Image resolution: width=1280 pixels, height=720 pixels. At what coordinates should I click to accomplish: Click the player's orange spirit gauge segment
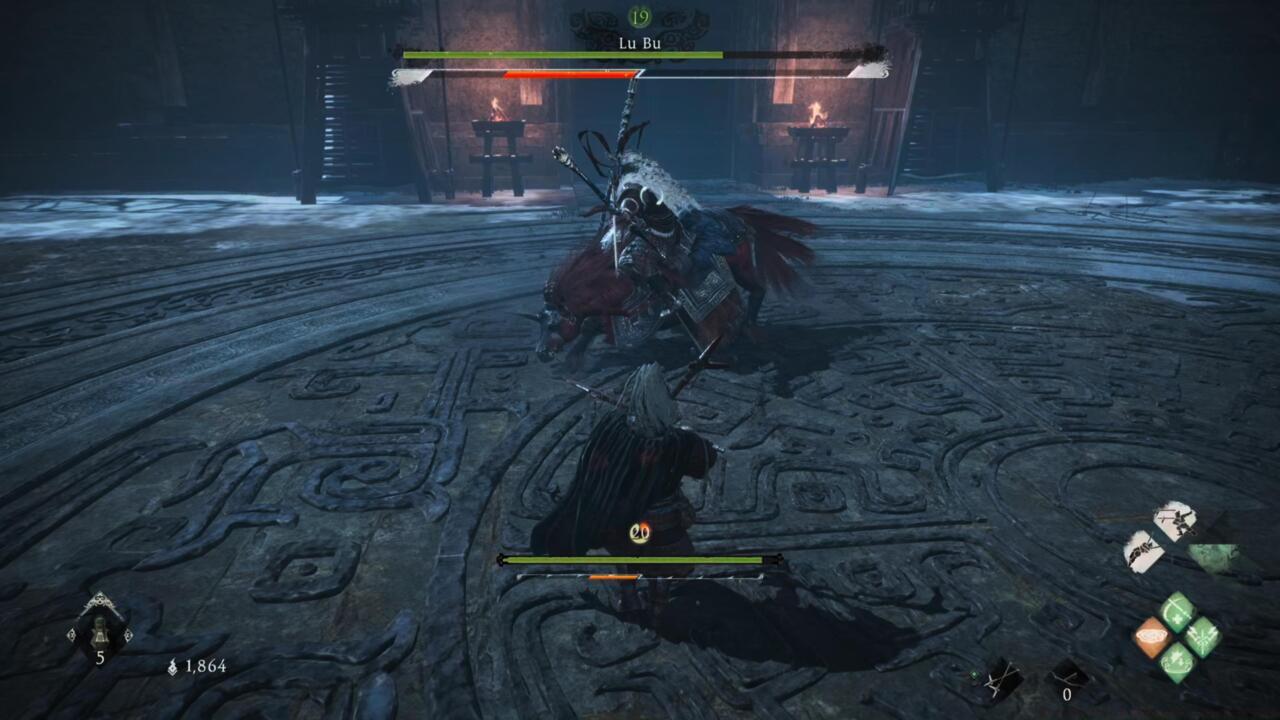click(x=613, y=577)
